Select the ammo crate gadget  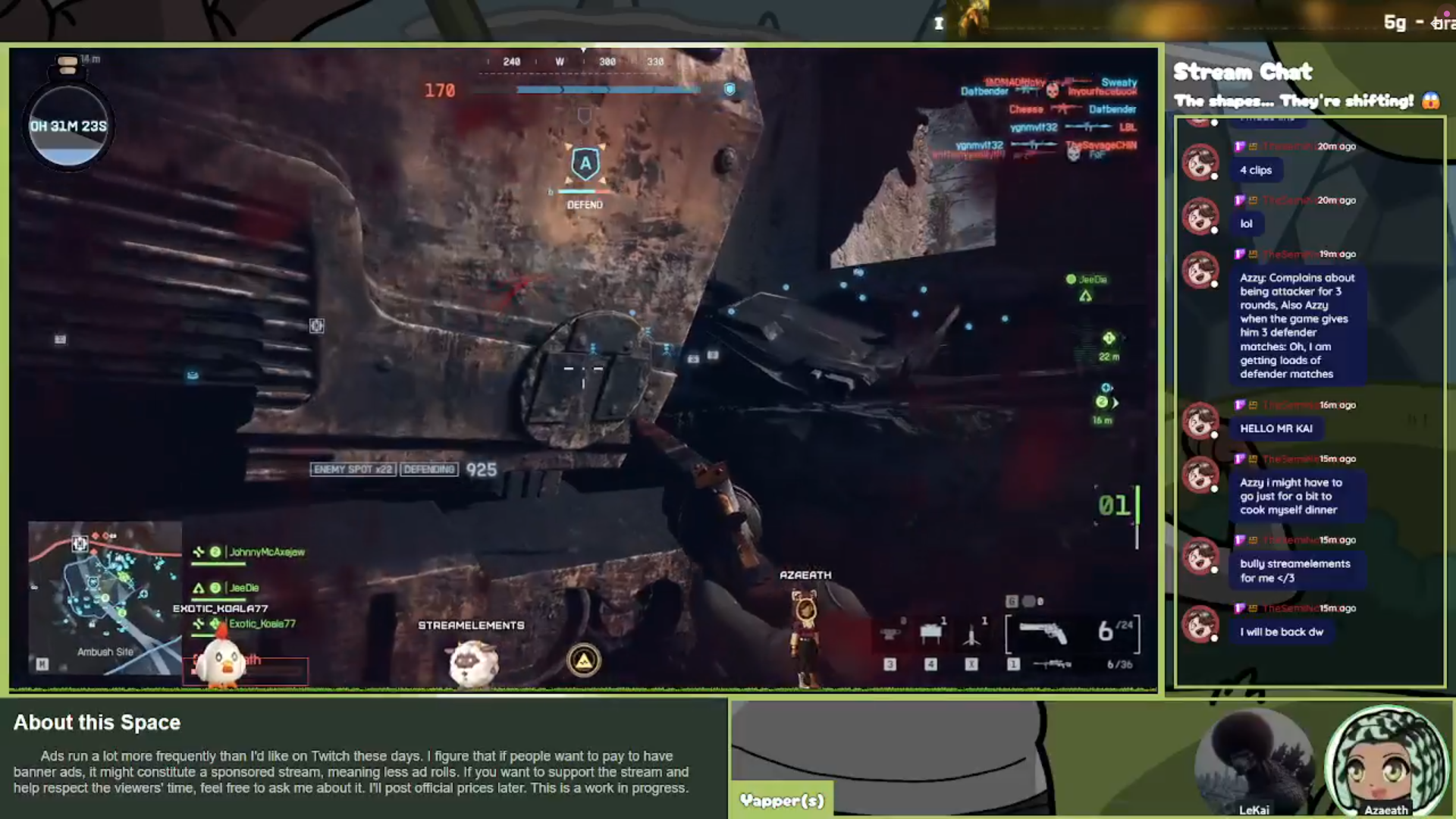(930, 634)
